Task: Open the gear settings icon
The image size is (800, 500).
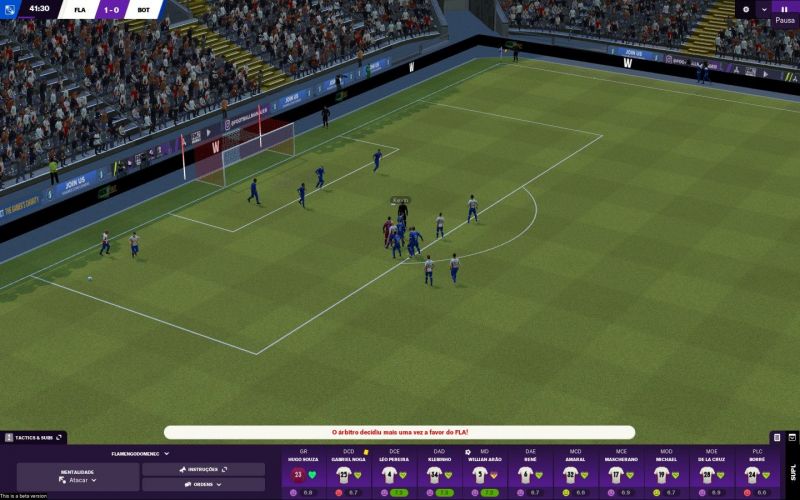Action: pos(745,9)
